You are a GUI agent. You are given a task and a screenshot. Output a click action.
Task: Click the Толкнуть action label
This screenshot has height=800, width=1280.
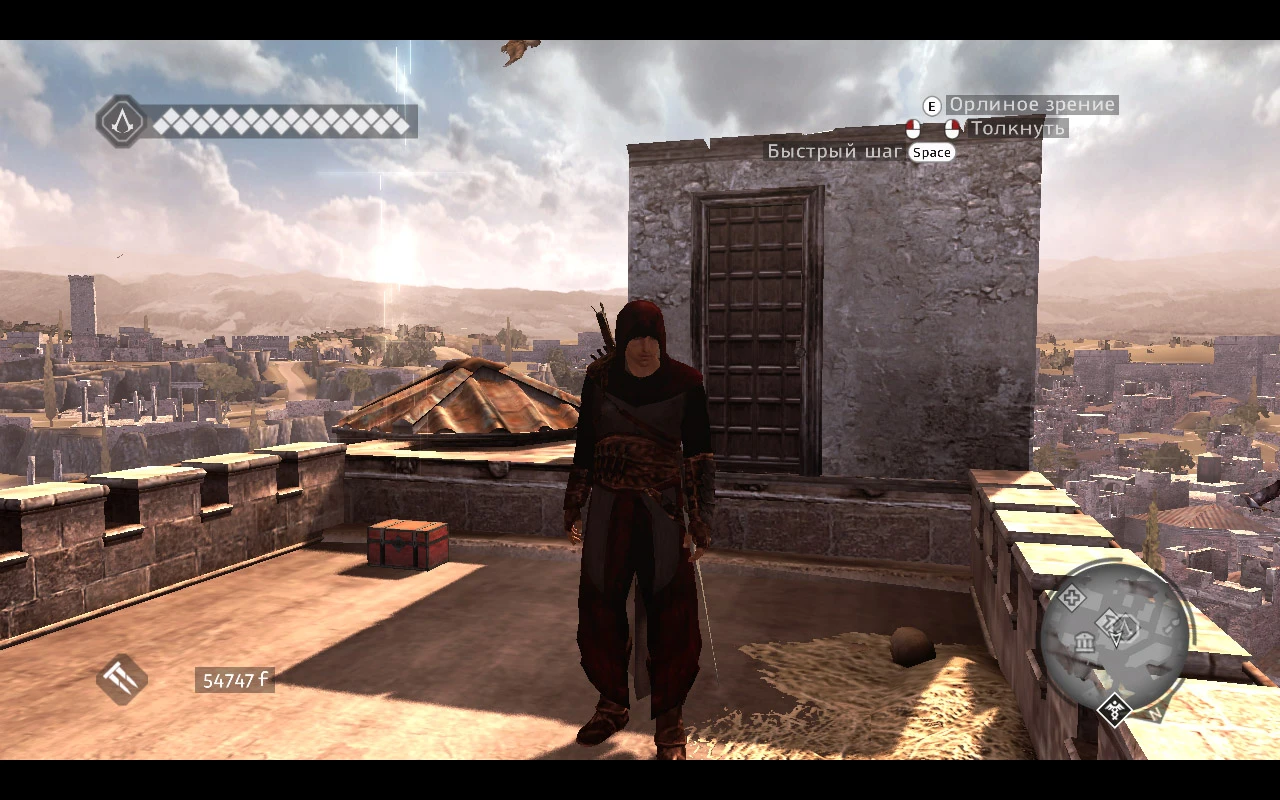click(1017, 128)
